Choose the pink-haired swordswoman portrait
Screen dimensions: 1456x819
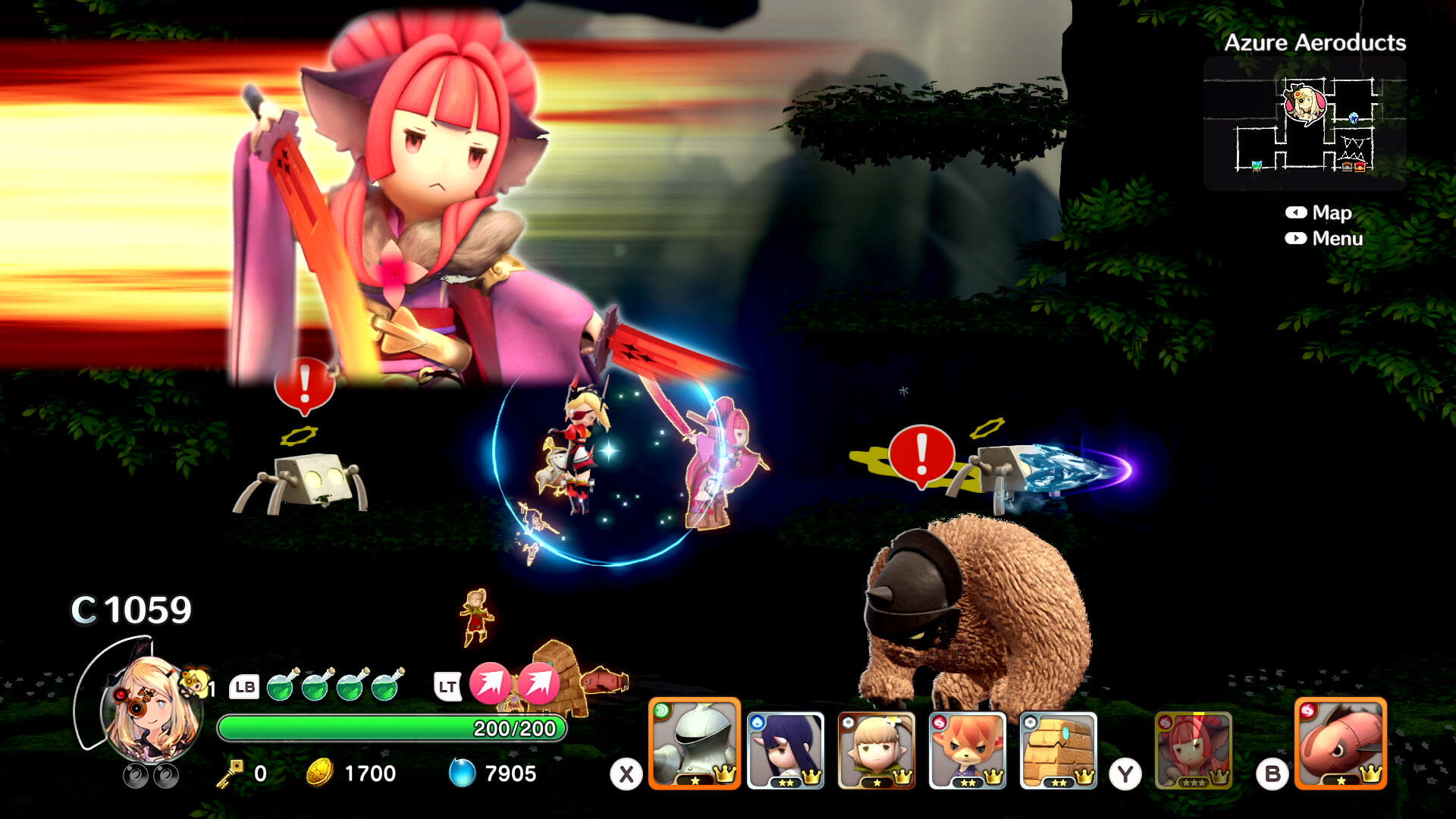pyautogui.click(x=1194, y=750)
